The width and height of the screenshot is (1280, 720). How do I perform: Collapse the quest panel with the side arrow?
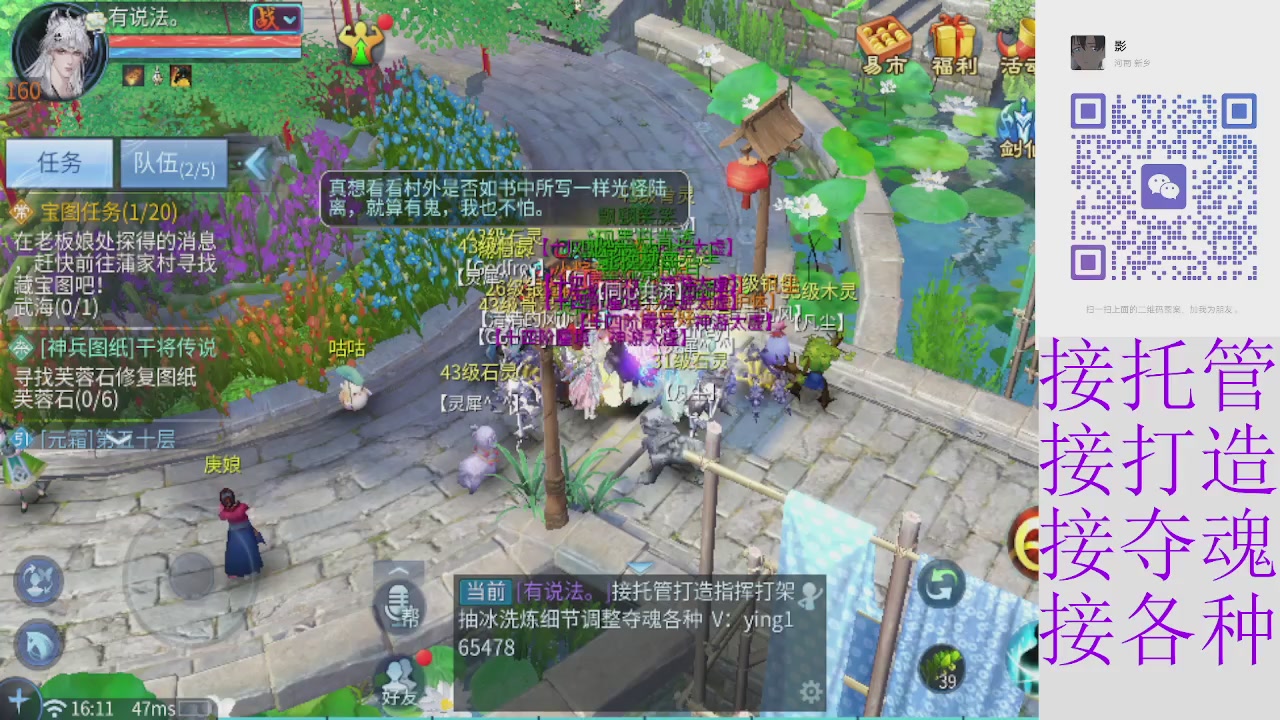257,164
